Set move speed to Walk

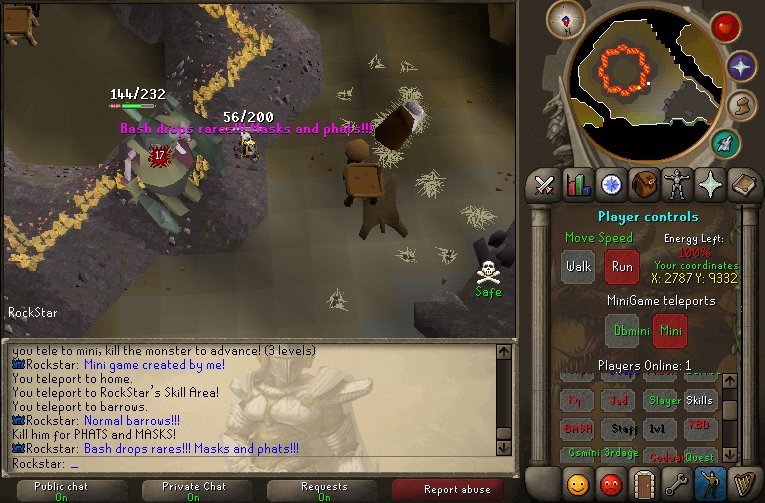point(578,267)
